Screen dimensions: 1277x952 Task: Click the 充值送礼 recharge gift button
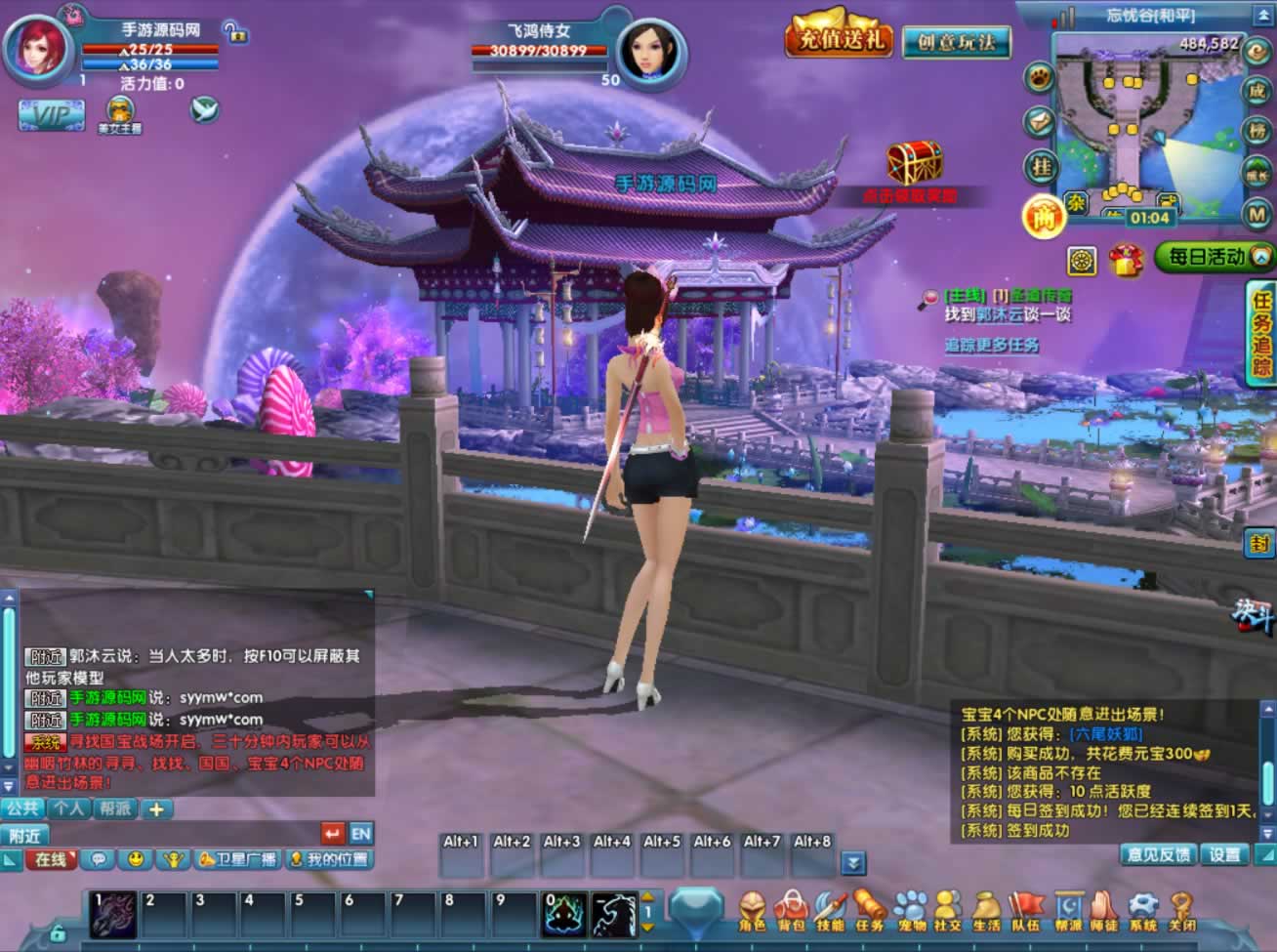tap(840, 38)
